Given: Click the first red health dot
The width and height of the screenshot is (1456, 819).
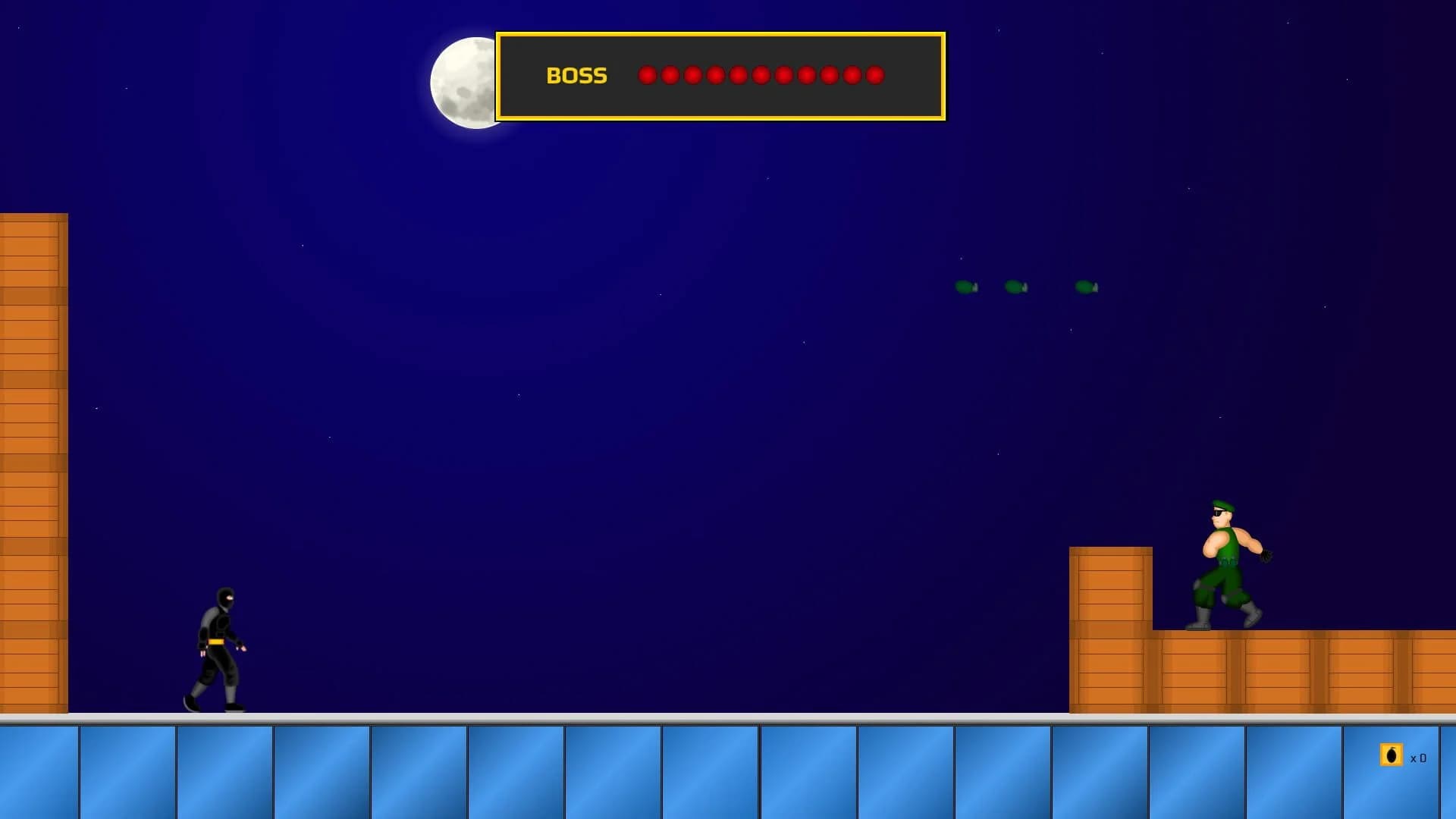Looking at the screenshot, I should pyautogui.click(x=648, y=75).
